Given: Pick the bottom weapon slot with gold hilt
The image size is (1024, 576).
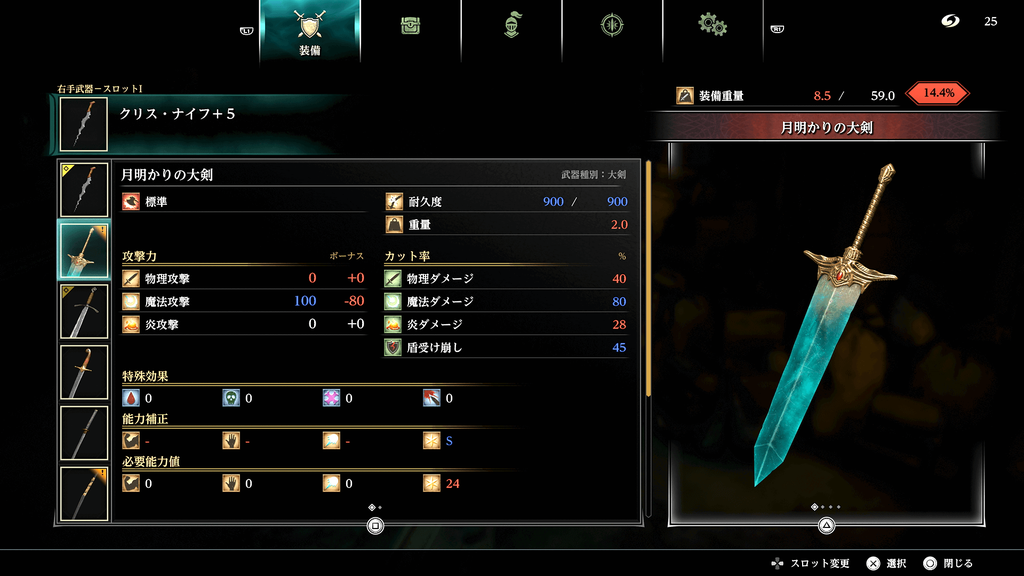Looking at the screenshot, I should pyautogui.click(x=84, y=492).
